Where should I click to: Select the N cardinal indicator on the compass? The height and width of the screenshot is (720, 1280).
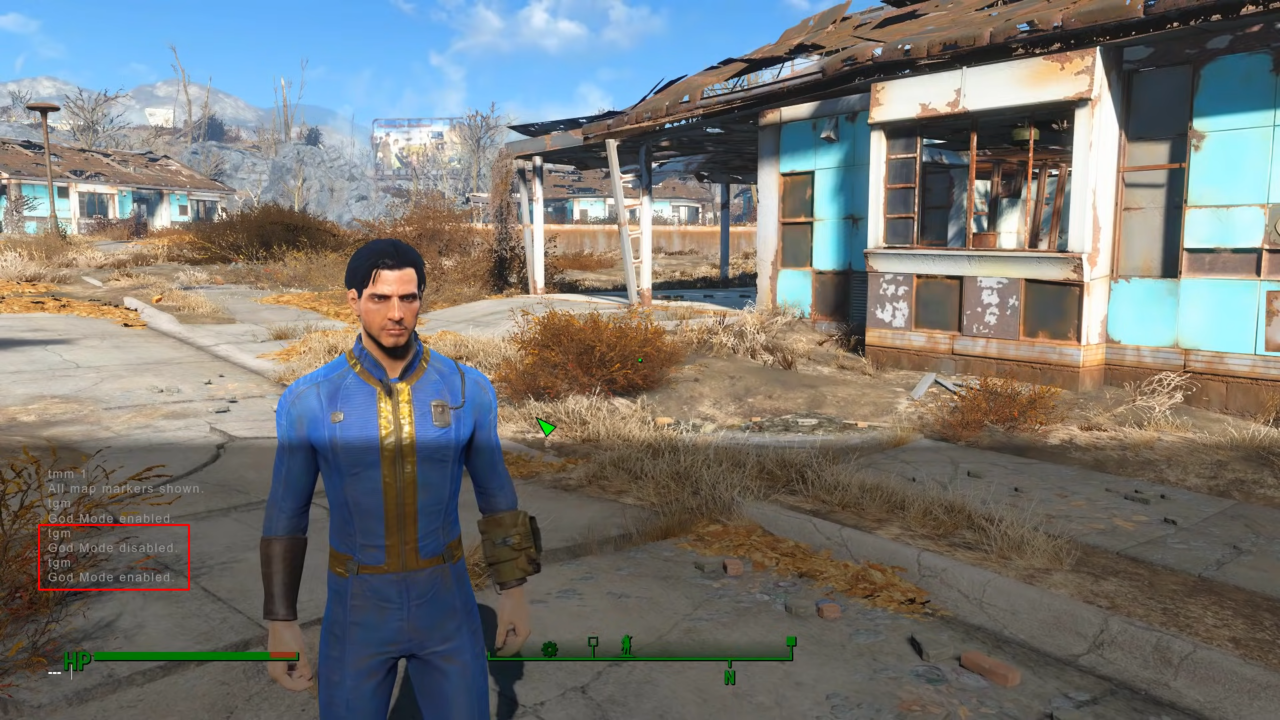click(x=730, y=678)
